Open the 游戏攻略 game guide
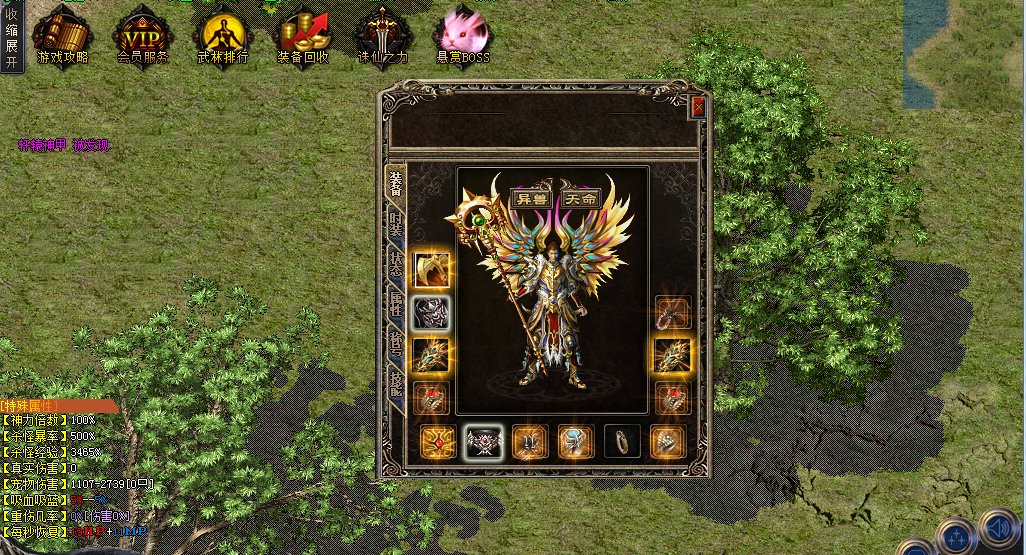This screenshot has height=555, width=1026. pos(62,37)
